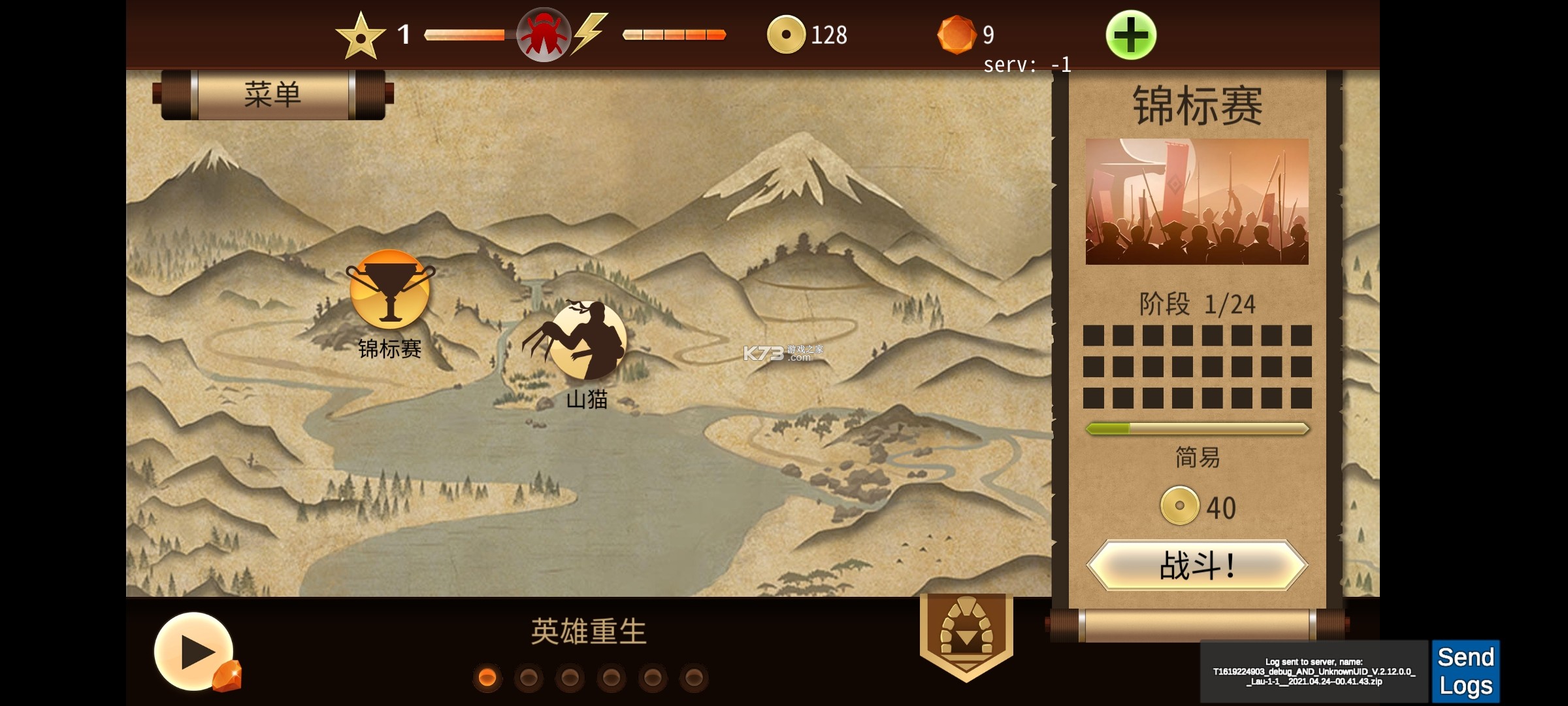The image size is (1568, 706).
Task: Select the player level star icon
Action: click(x=360, y=36)
